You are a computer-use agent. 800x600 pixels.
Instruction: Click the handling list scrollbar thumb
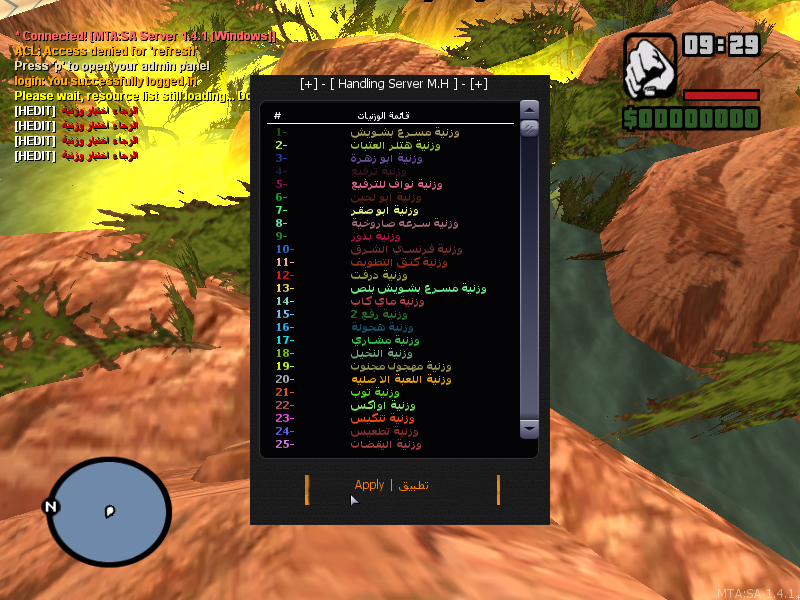click(x=530, y=128)
